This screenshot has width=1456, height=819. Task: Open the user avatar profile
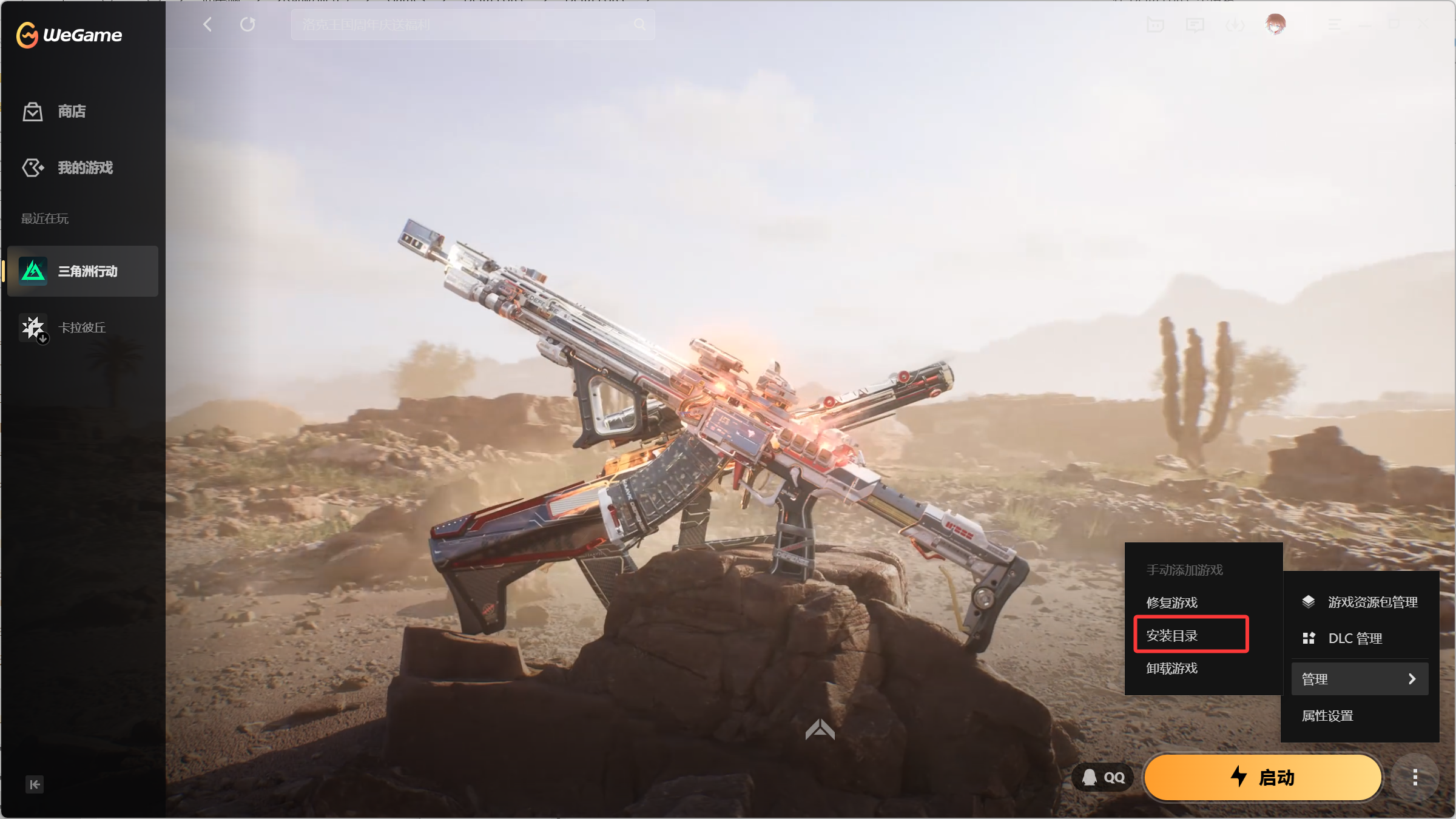pos(1276,24)
